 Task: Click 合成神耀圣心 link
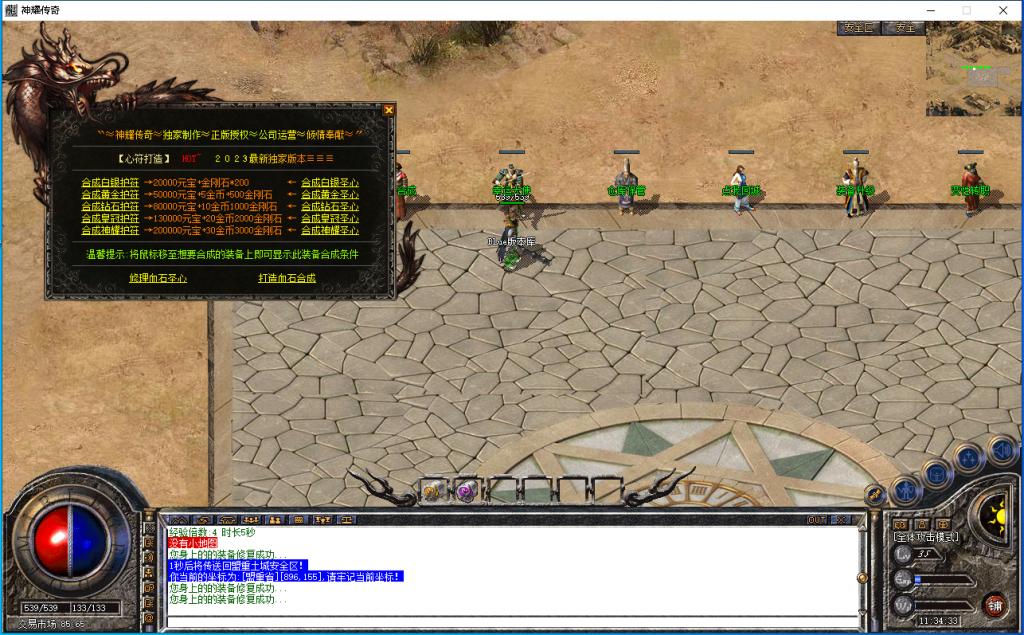pyautogui.click(x=329, y=230)
